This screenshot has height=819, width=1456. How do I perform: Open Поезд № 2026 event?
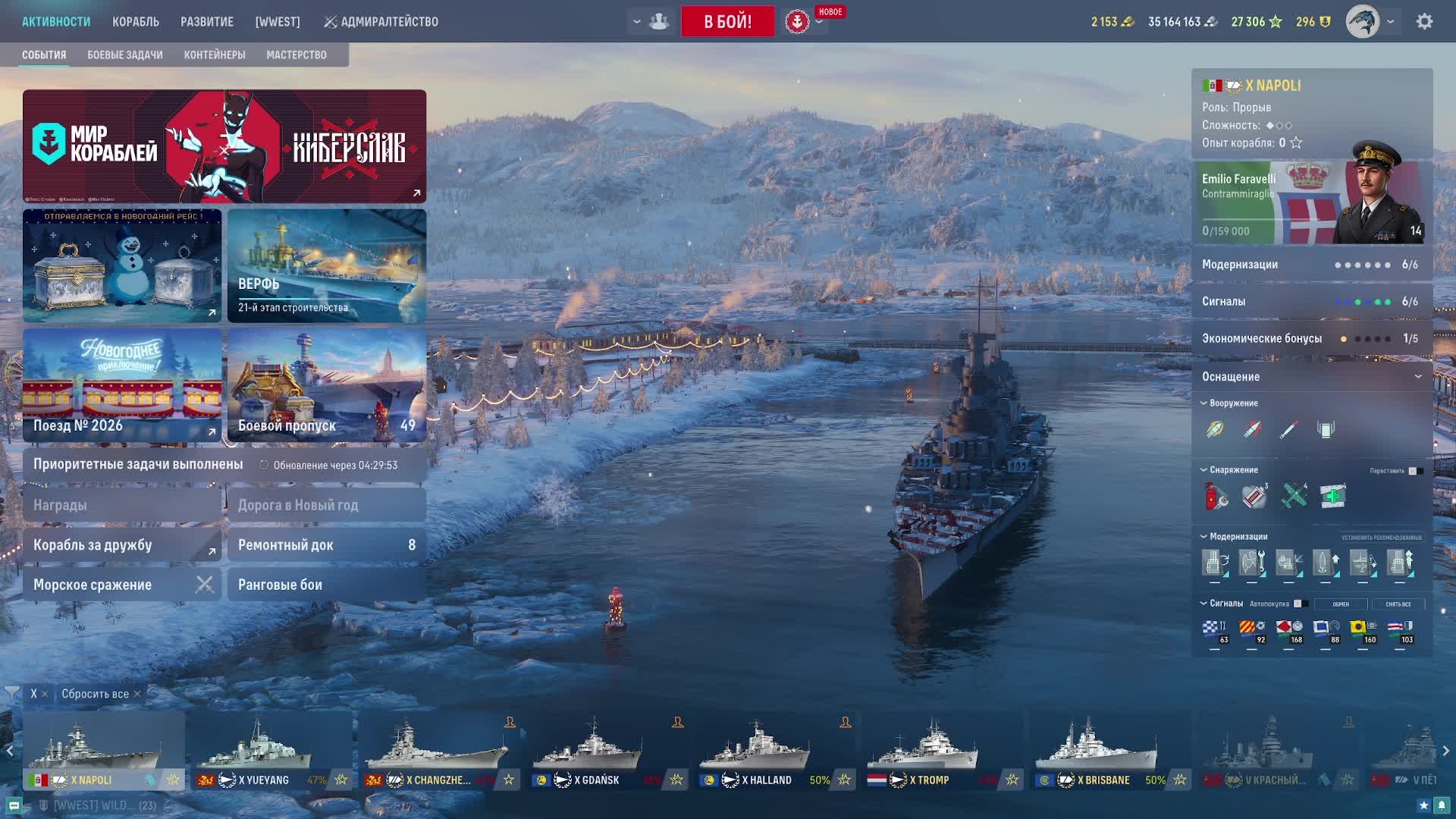[122, 385]
